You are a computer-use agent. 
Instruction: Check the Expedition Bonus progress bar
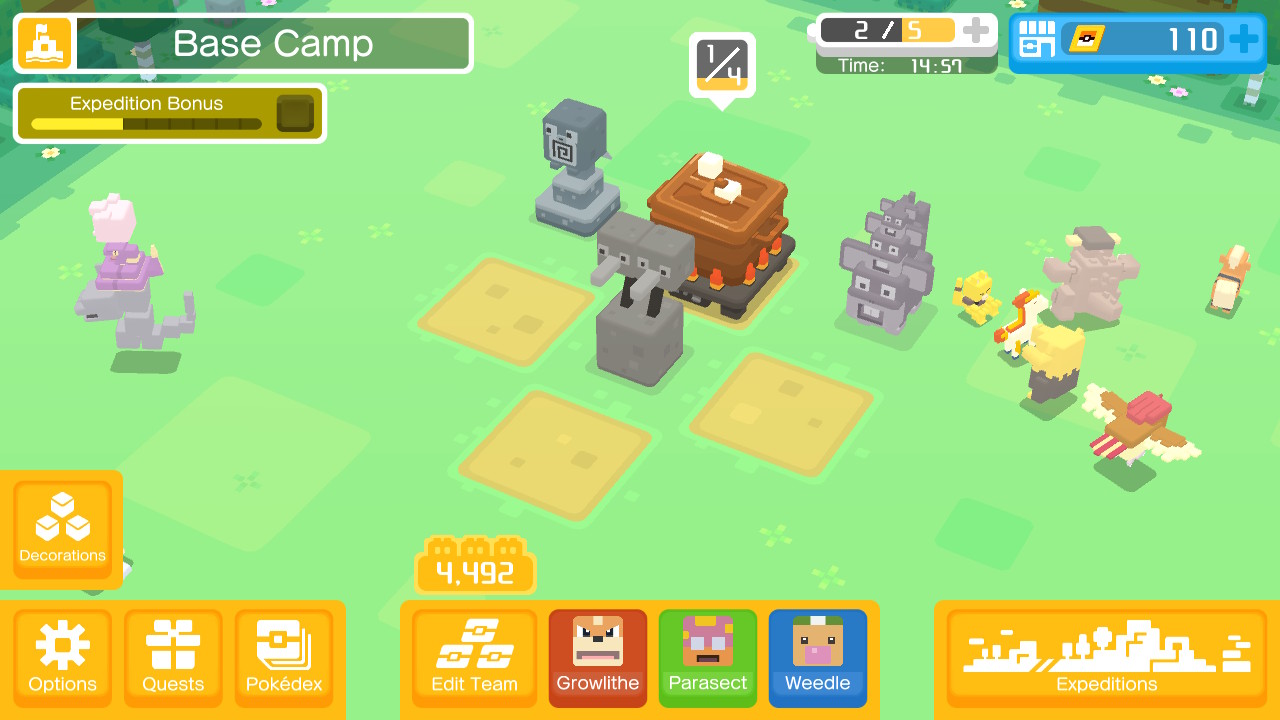pyautogui.click(x=145, y=124)
